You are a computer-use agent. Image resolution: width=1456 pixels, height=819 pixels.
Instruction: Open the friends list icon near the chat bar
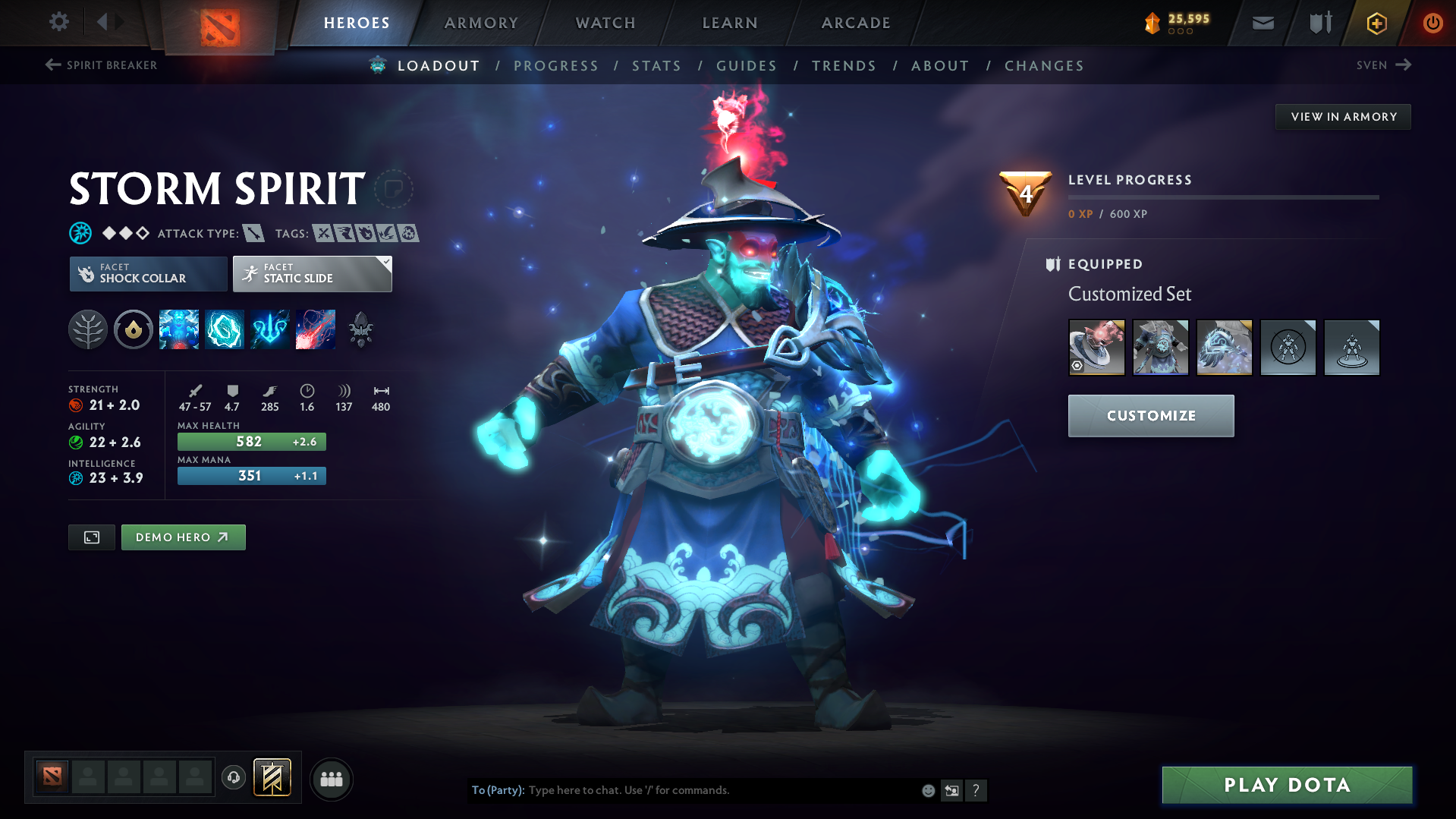click(x=332, y=779)
